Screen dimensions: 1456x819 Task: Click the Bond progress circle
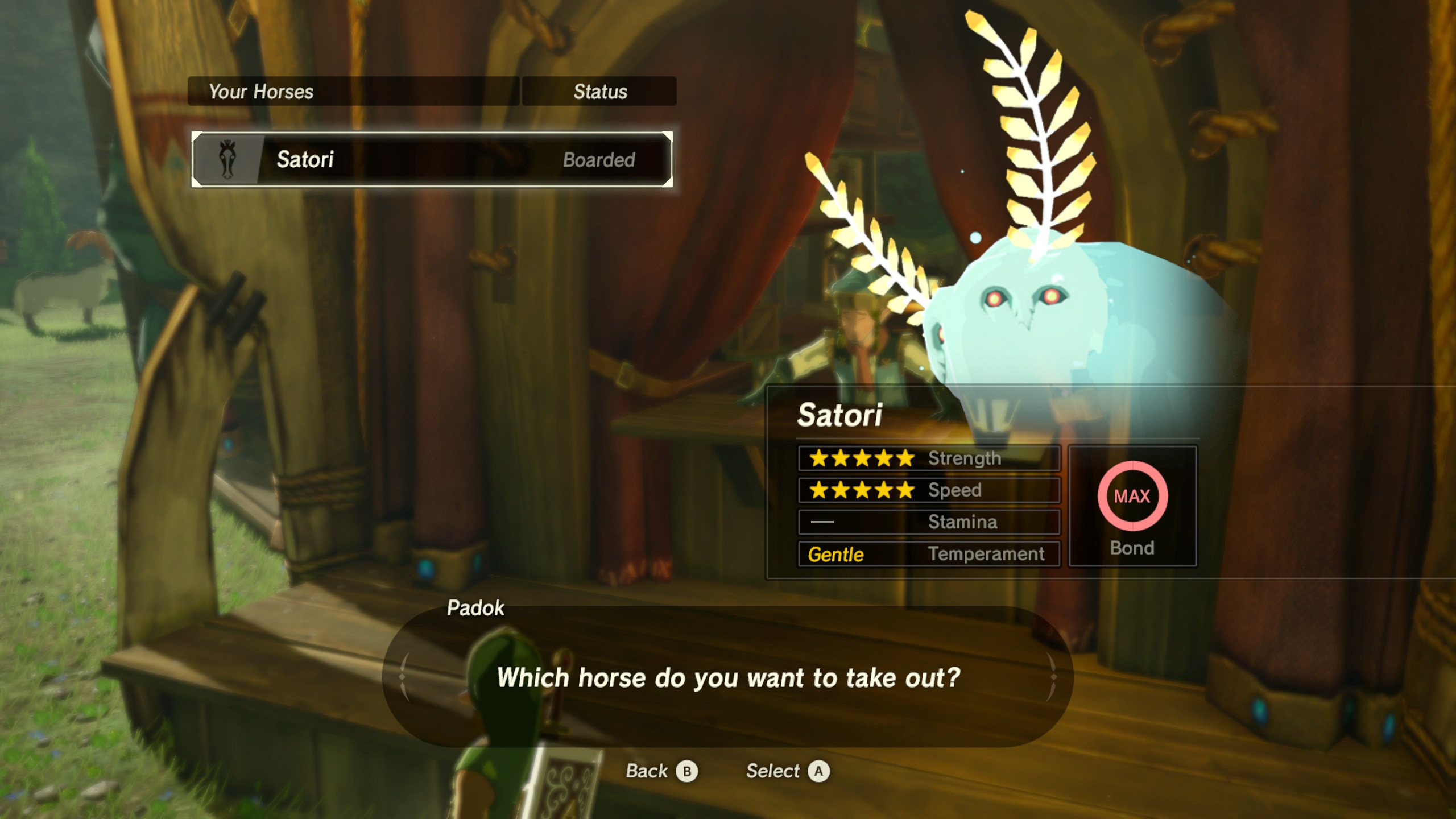pos(1132,497)
